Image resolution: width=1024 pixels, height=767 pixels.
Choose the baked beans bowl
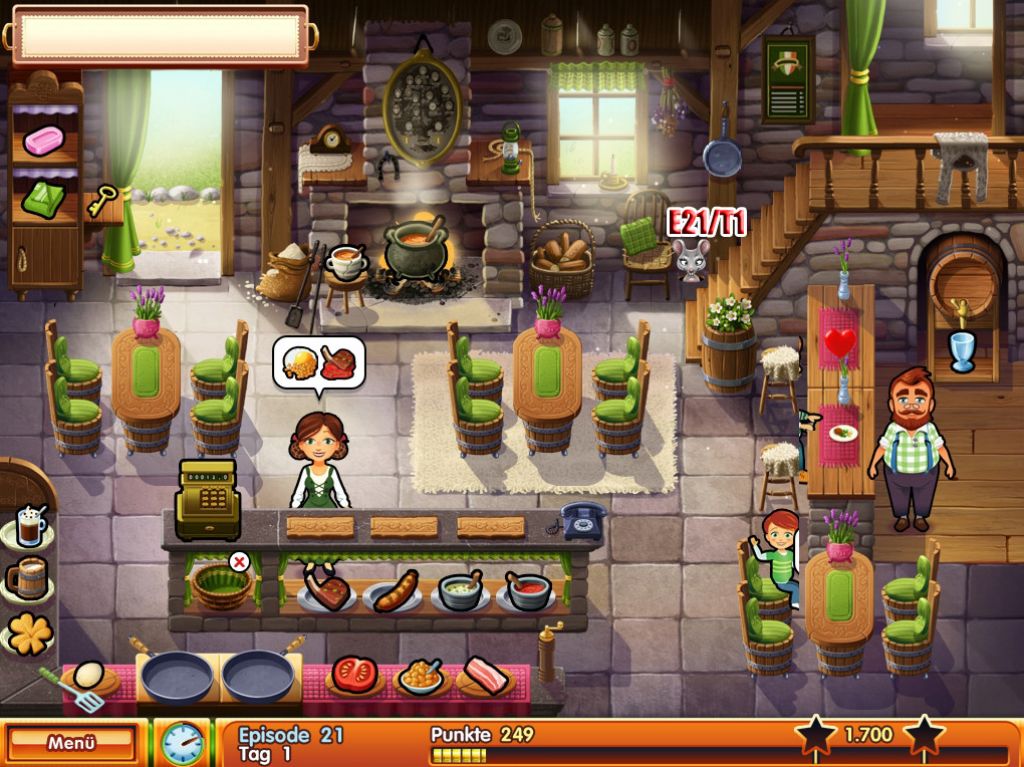point(420,677)
